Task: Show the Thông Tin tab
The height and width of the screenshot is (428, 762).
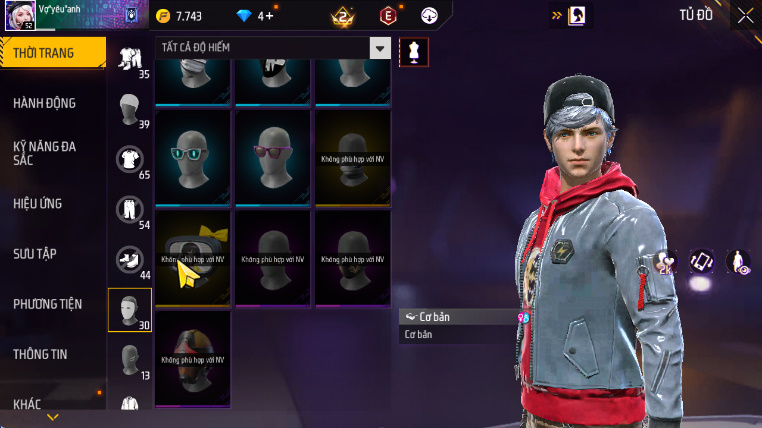Action: 40,353
